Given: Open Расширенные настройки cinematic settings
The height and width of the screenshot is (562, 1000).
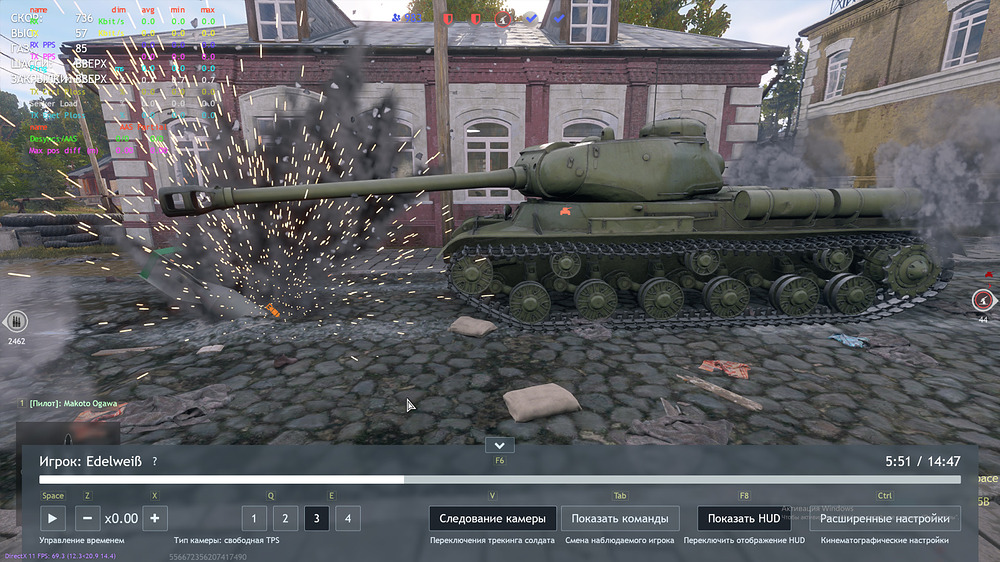Looking at the screenshot, I should click(885, 518).
